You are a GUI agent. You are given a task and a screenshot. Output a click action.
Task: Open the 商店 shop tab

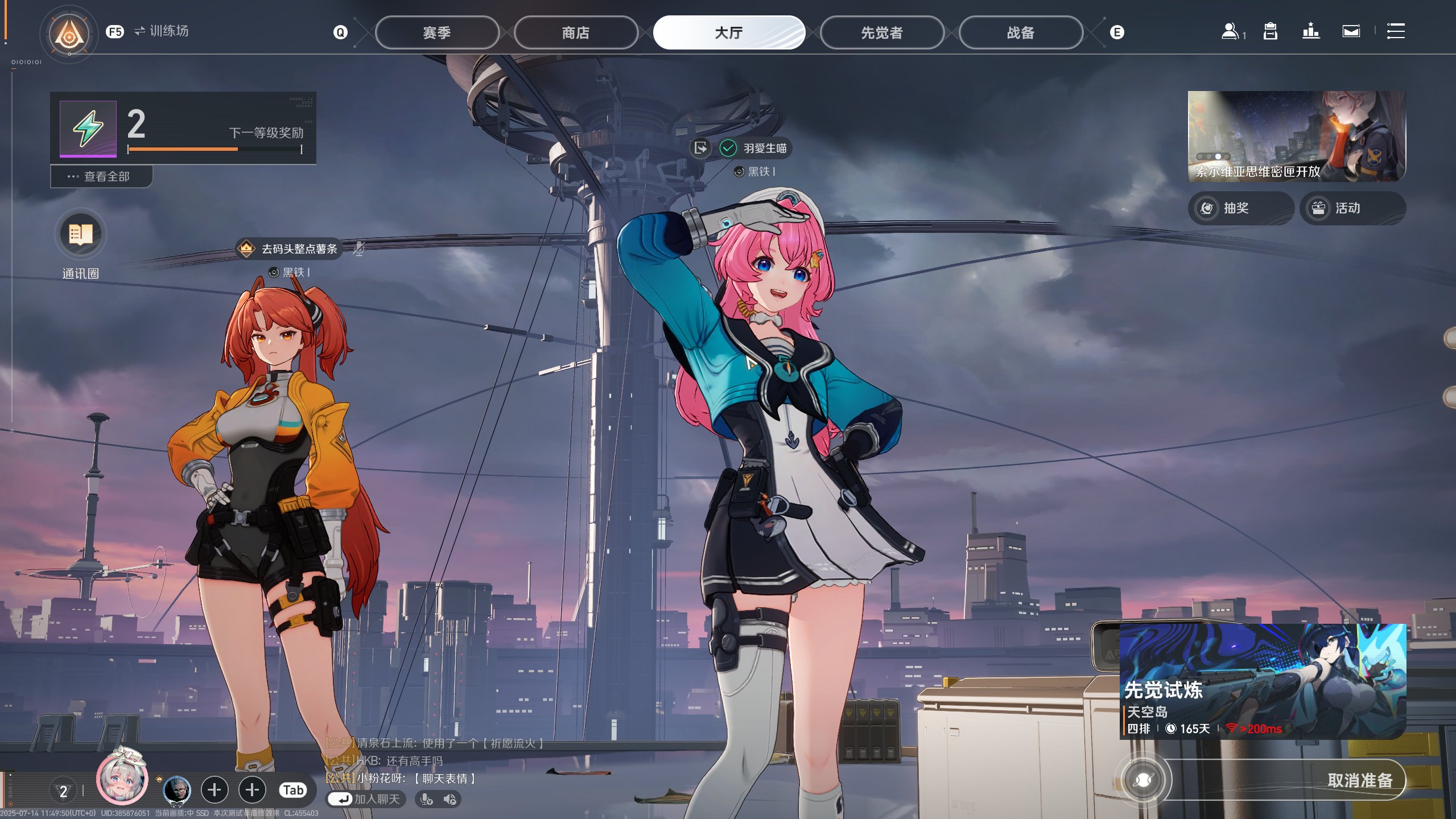[x=575, y=32]
